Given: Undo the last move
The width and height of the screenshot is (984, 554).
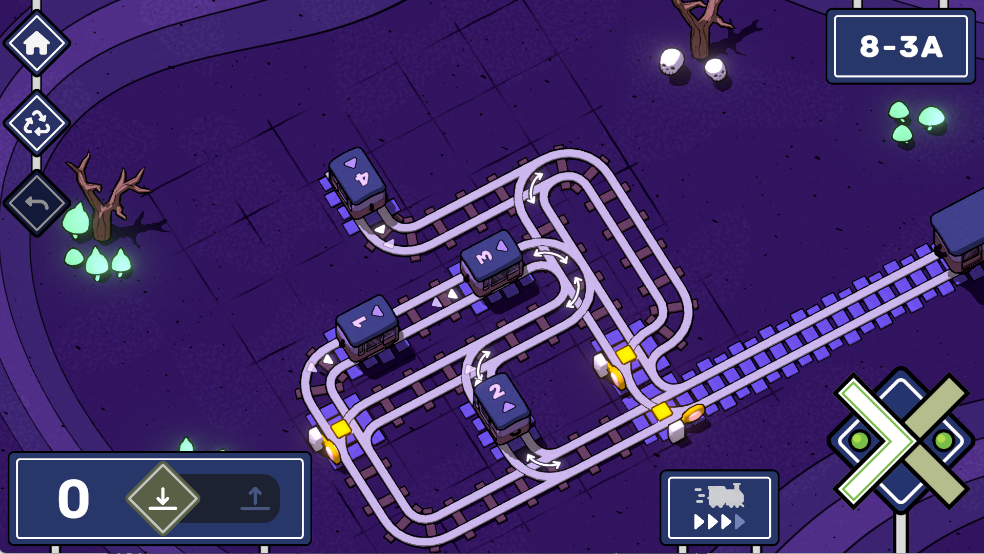Looking at the screenshot, I should coord(37,203).
